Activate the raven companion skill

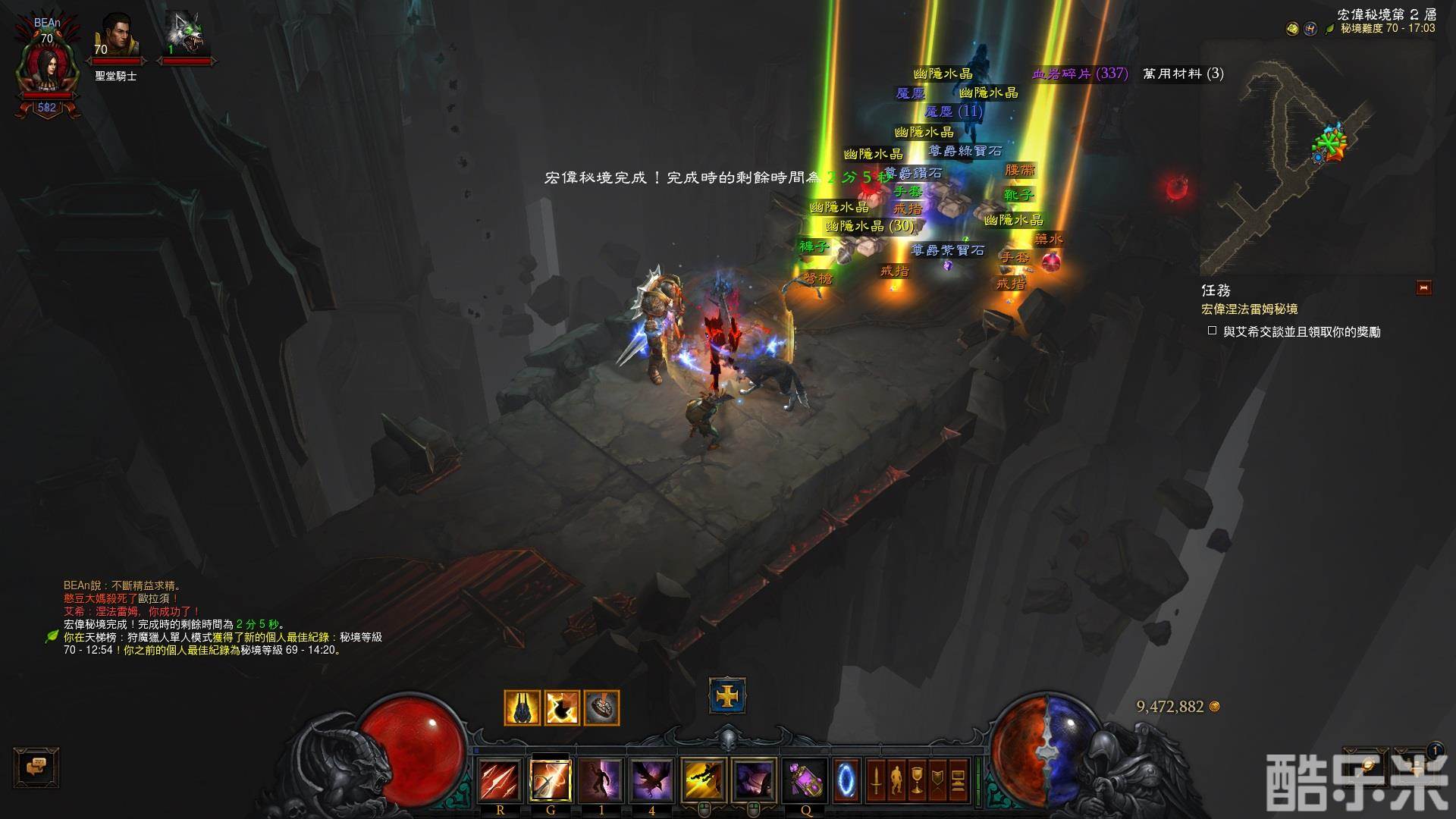(651, 780)
